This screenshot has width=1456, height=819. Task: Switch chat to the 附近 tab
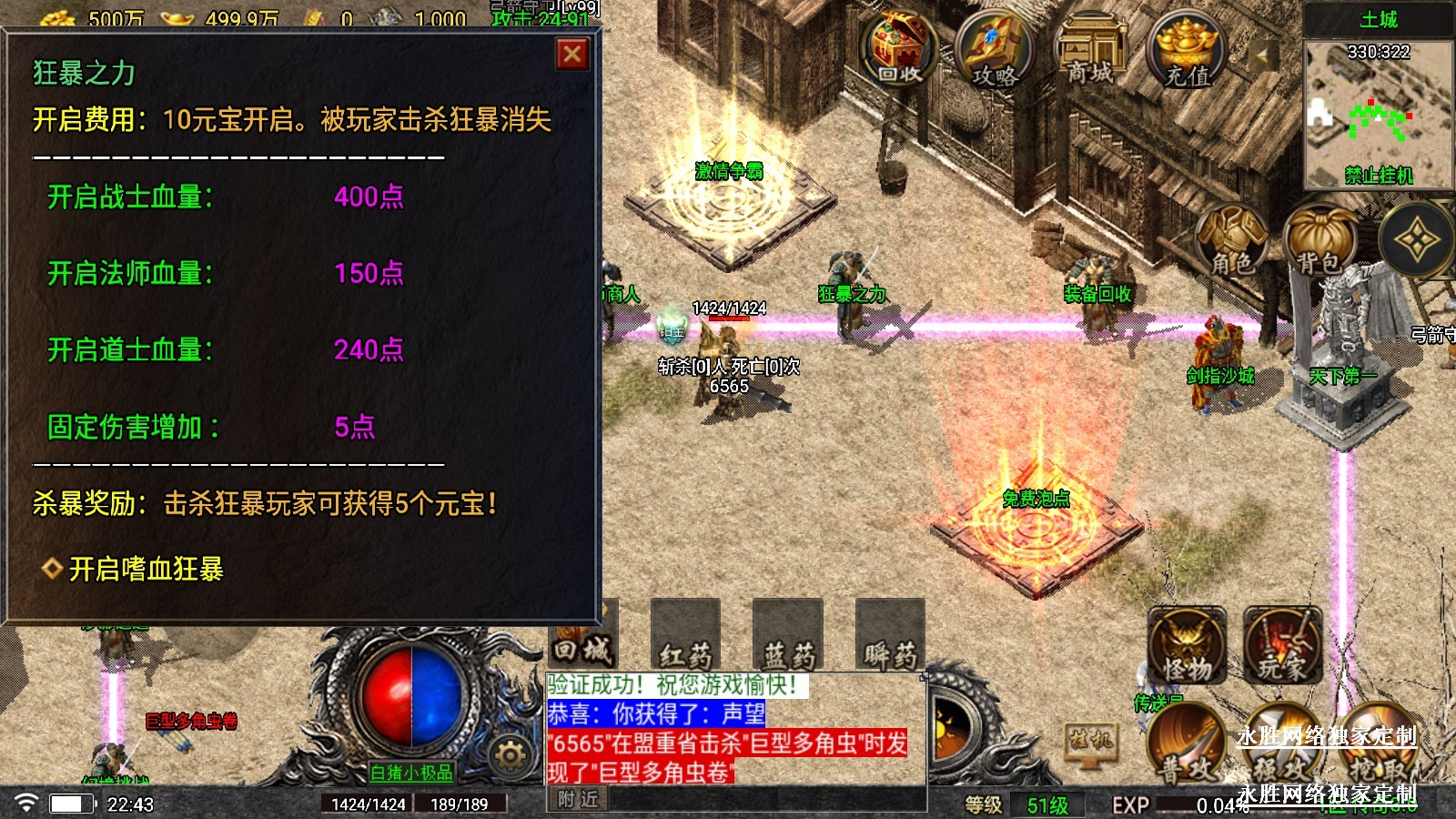578,799
